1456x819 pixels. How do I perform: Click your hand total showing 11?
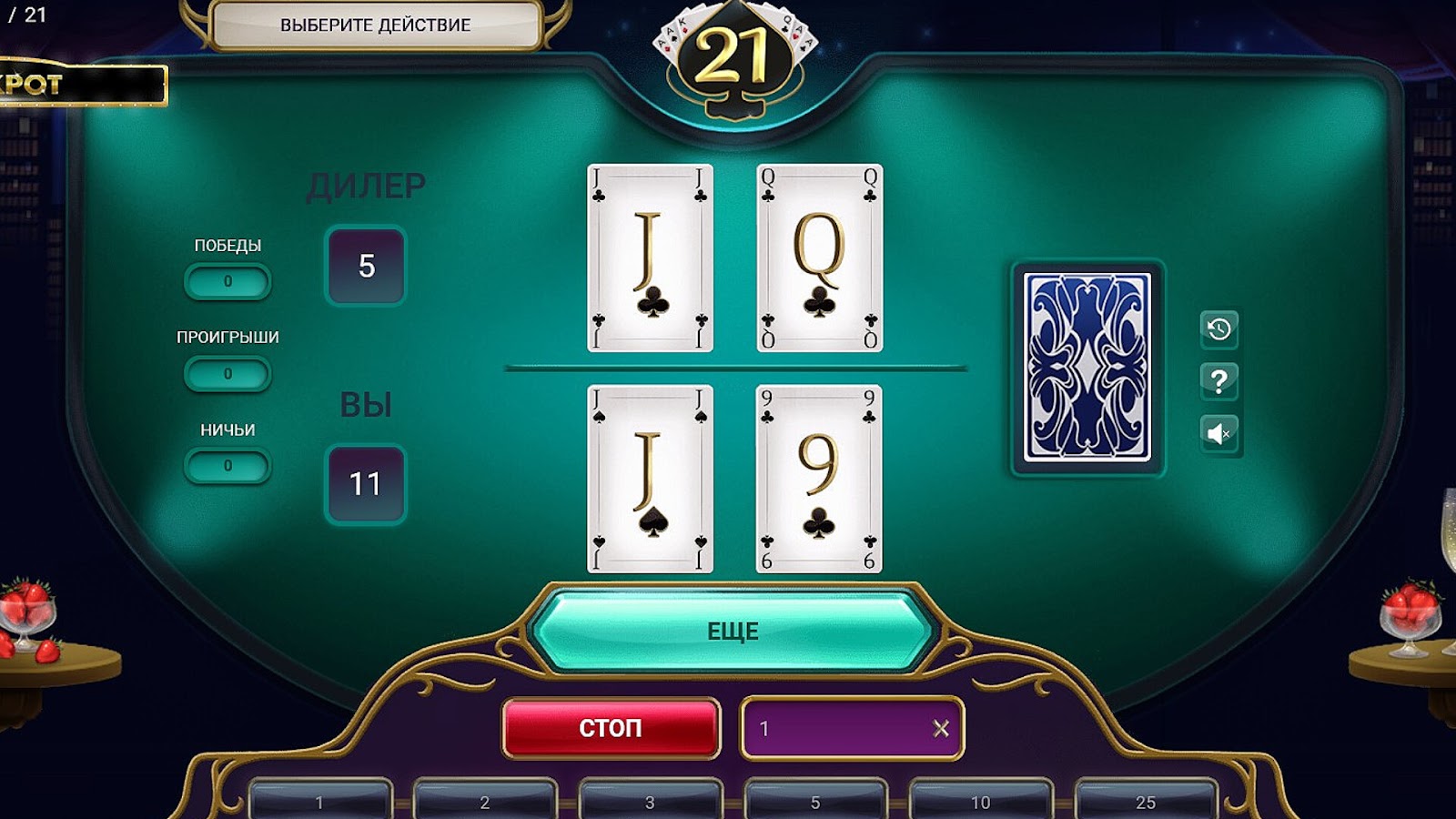pos(364,485)
